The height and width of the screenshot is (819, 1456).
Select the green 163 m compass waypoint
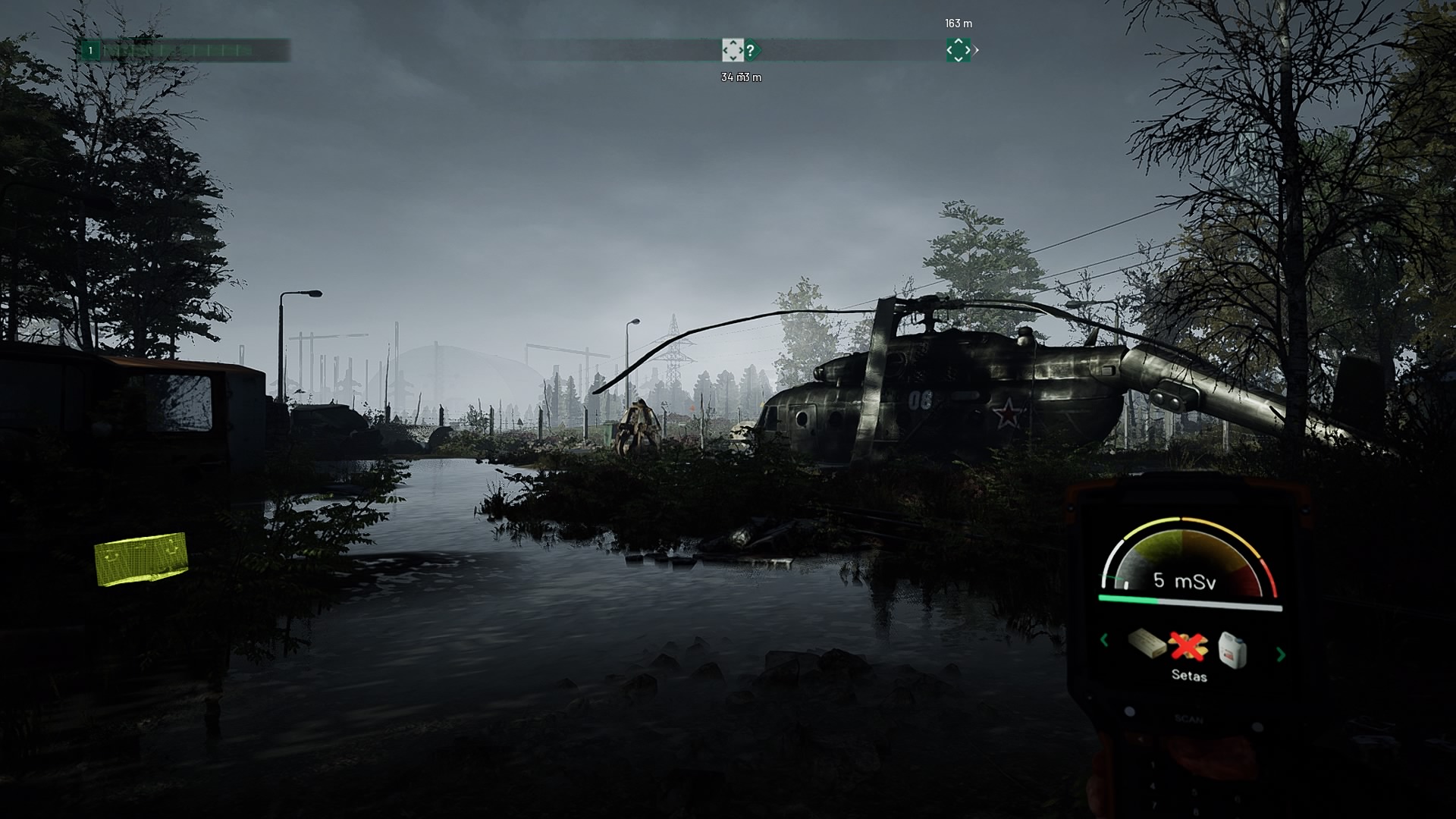tap(958, 50)
